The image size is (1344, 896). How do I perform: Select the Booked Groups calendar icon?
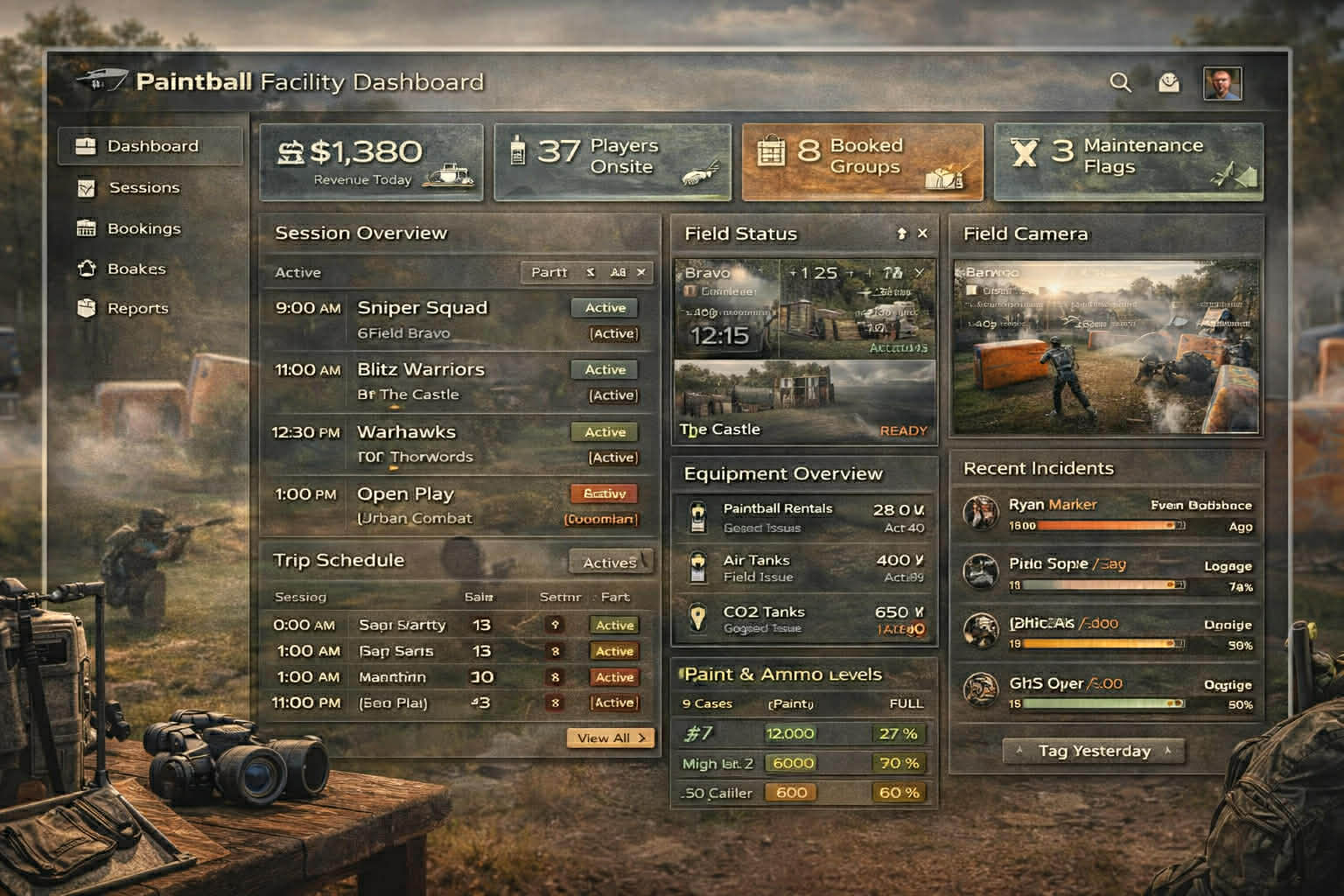click(771, 151)
